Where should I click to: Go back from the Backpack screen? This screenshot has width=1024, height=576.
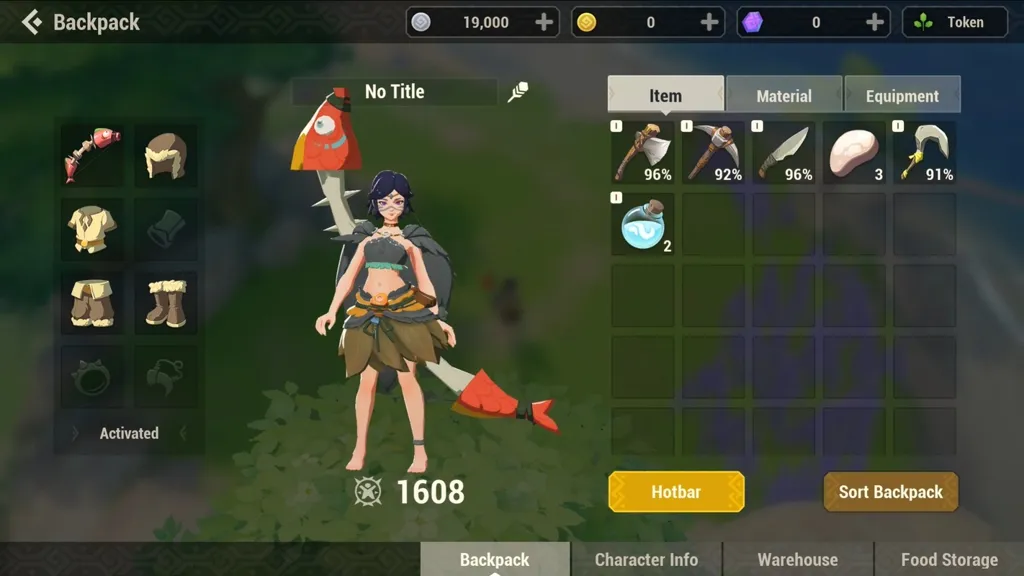pyautogui.click(x=33, y=22)
